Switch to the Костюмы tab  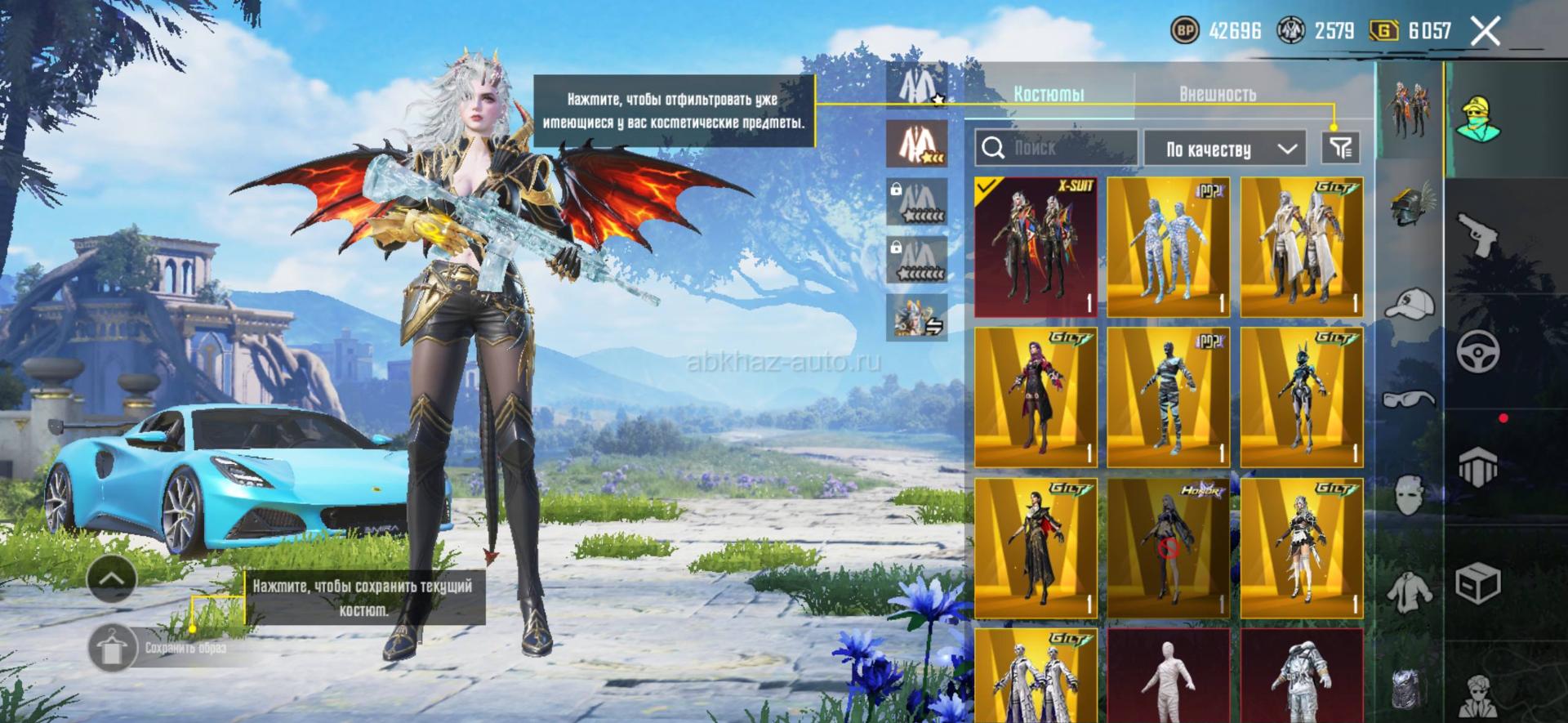(x=1049, y=94)
